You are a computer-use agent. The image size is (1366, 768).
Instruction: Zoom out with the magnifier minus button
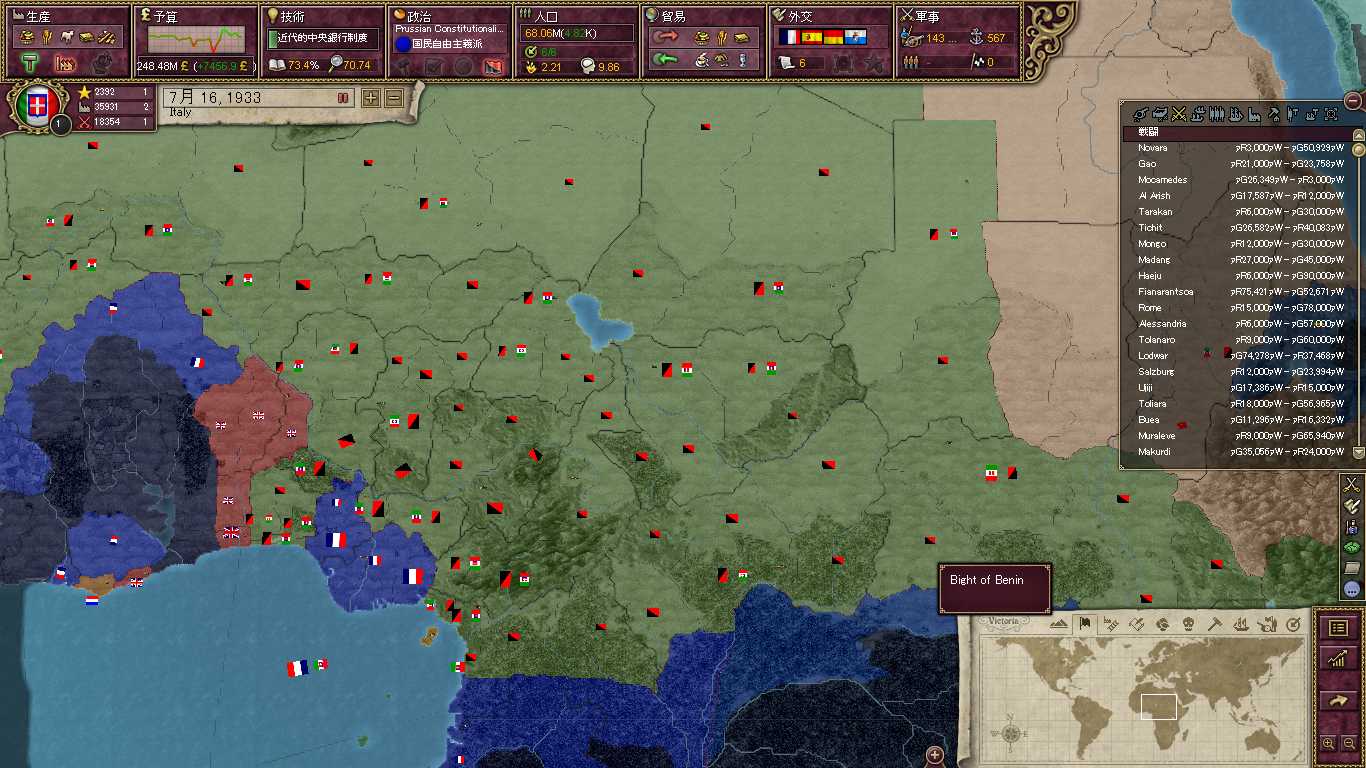coord(1348,743)
